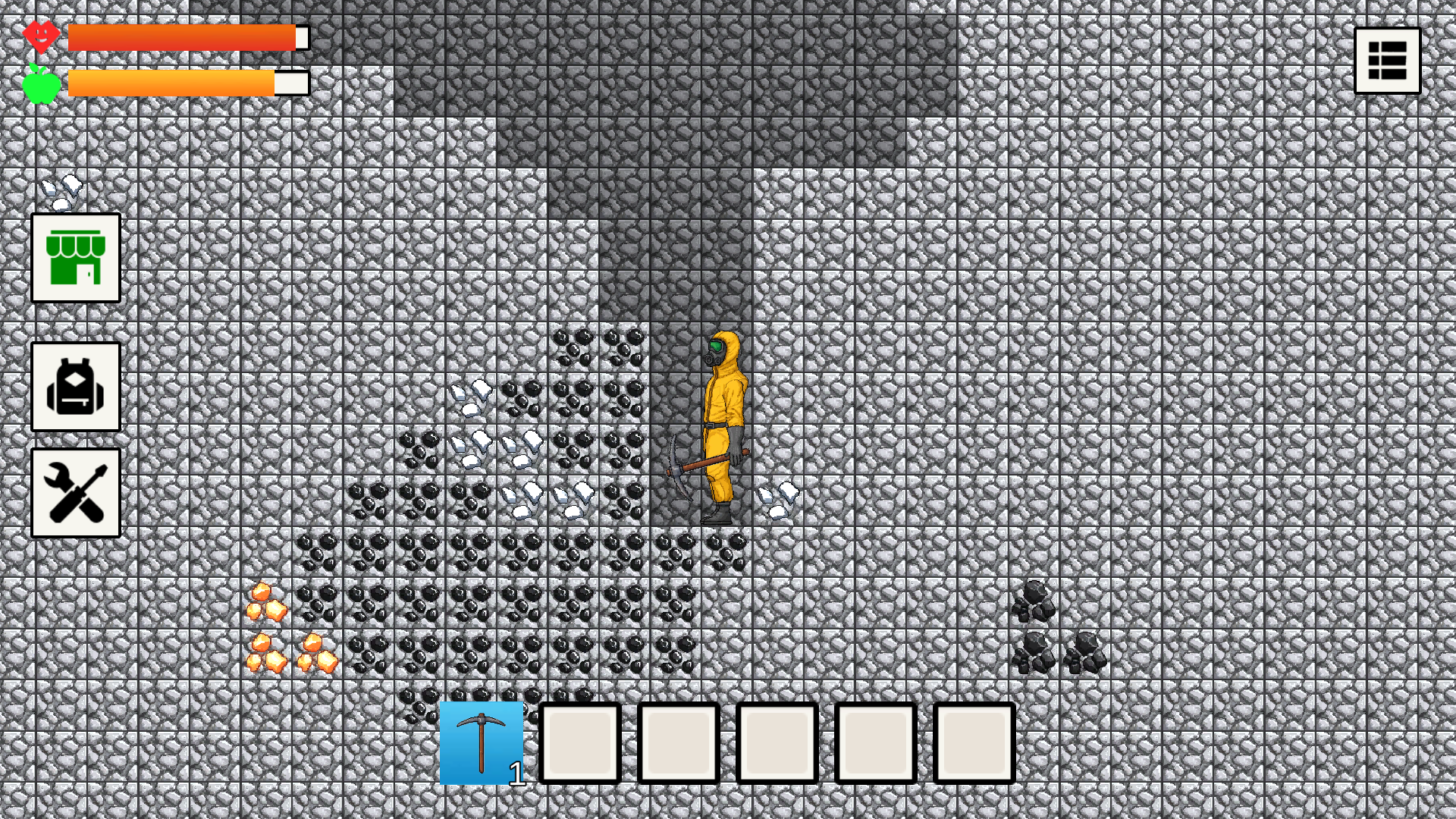Viewport: 1456px width, 819px height.
Task: Select the pickaxe in the hotbar
Action: pos(483,743)
